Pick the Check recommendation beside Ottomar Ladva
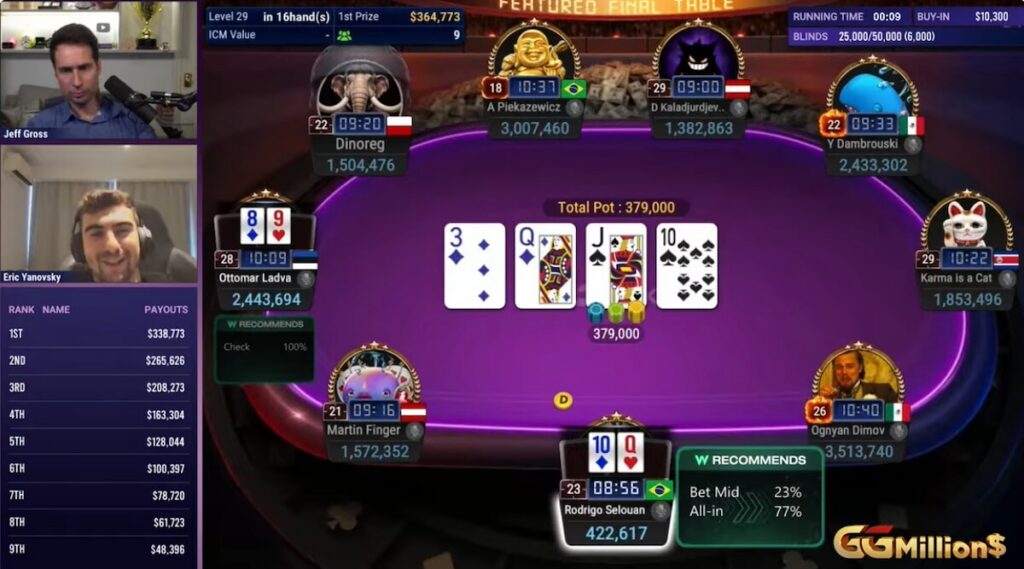Screen dimensions: 1024x569 264,347
